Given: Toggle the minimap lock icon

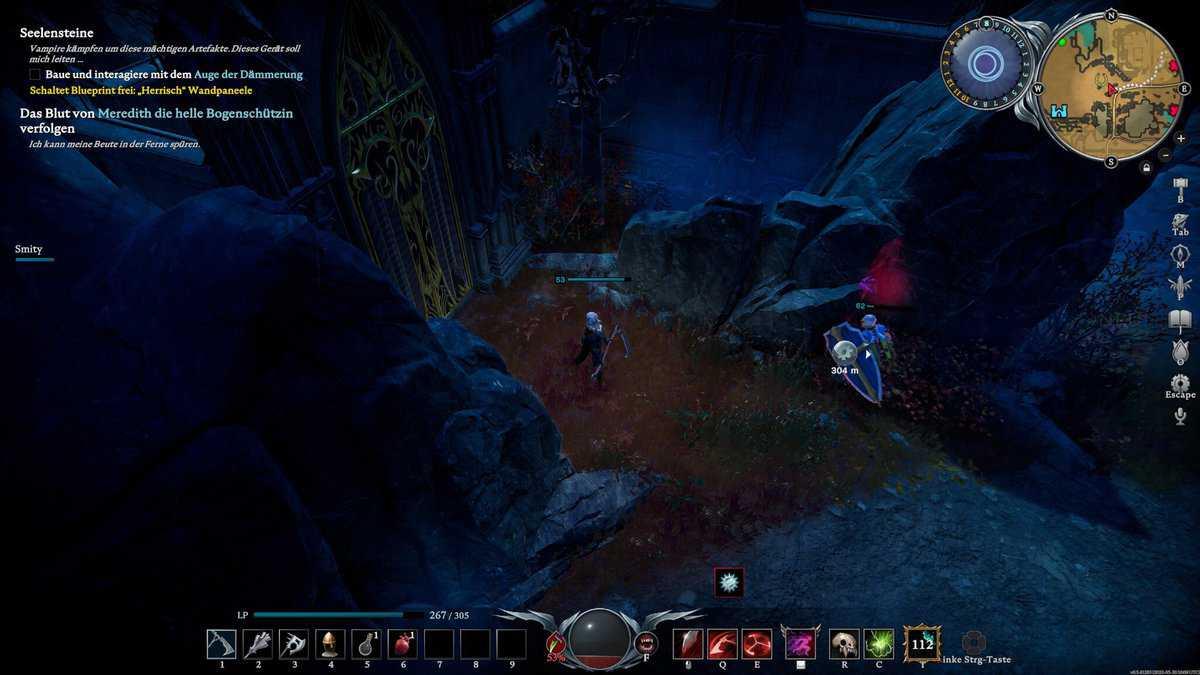Looking at the screenshot, I should pos(1146,168).
